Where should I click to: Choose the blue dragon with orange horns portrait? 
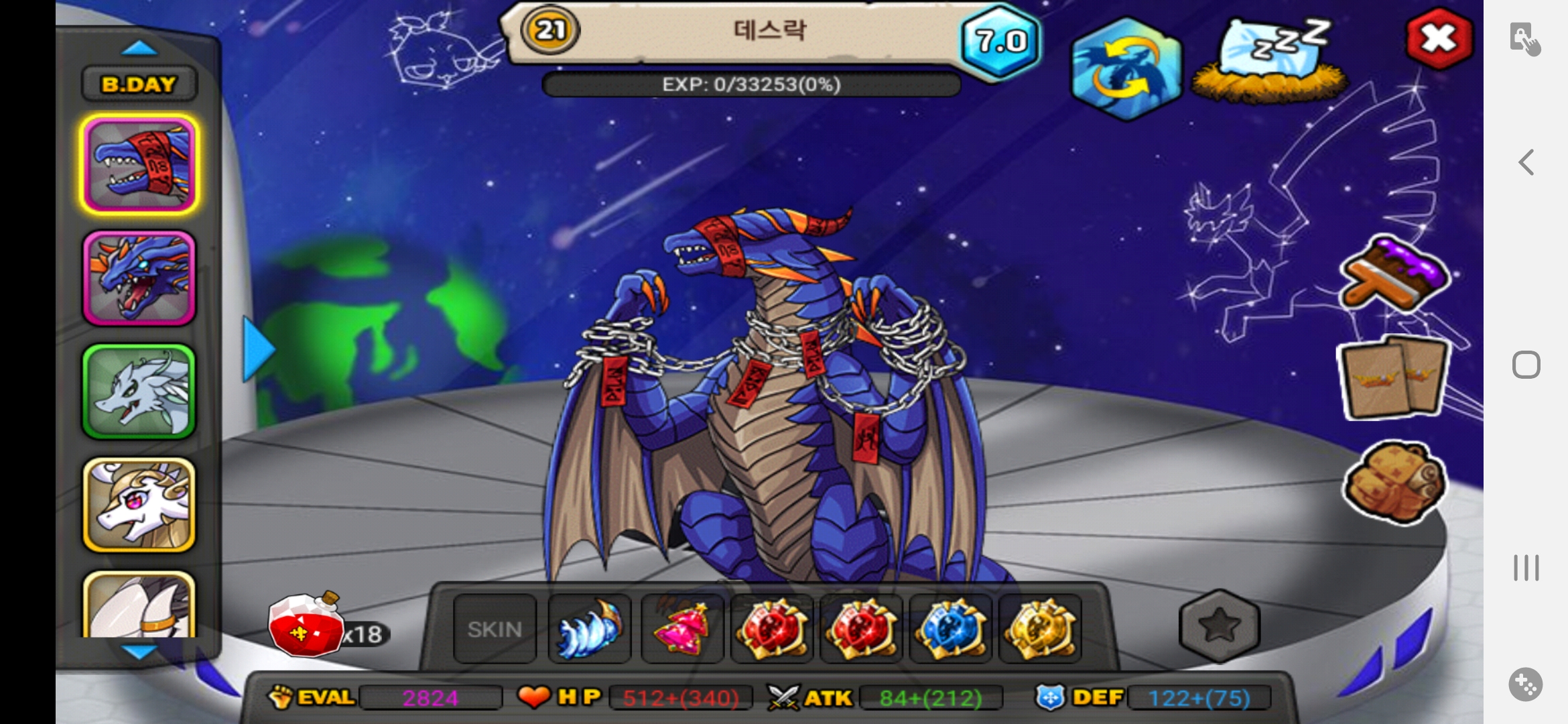coord(139,278)
